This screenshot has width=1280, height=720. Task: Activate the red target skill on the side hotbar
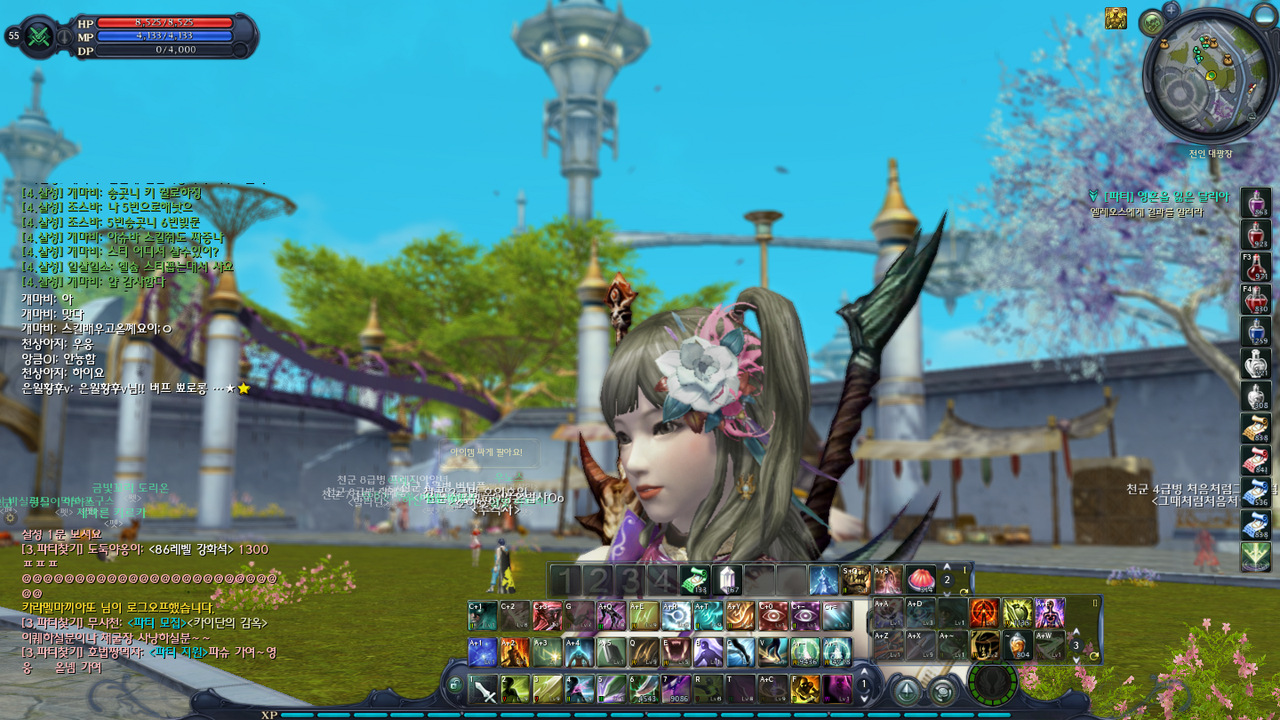click(984, 613)
